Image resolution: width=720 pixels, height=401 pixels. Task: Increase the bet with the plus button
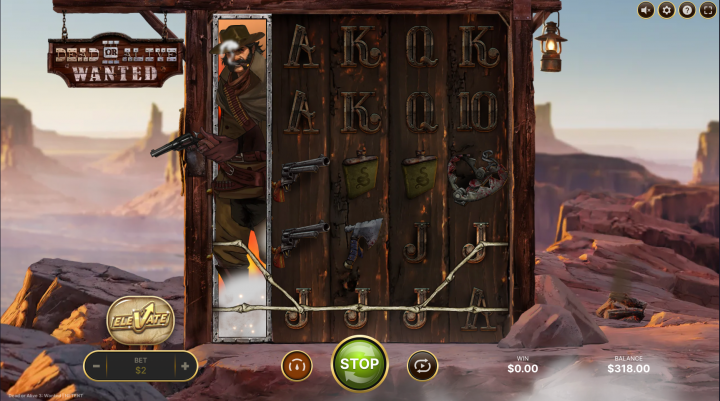[x=185, y=367]
